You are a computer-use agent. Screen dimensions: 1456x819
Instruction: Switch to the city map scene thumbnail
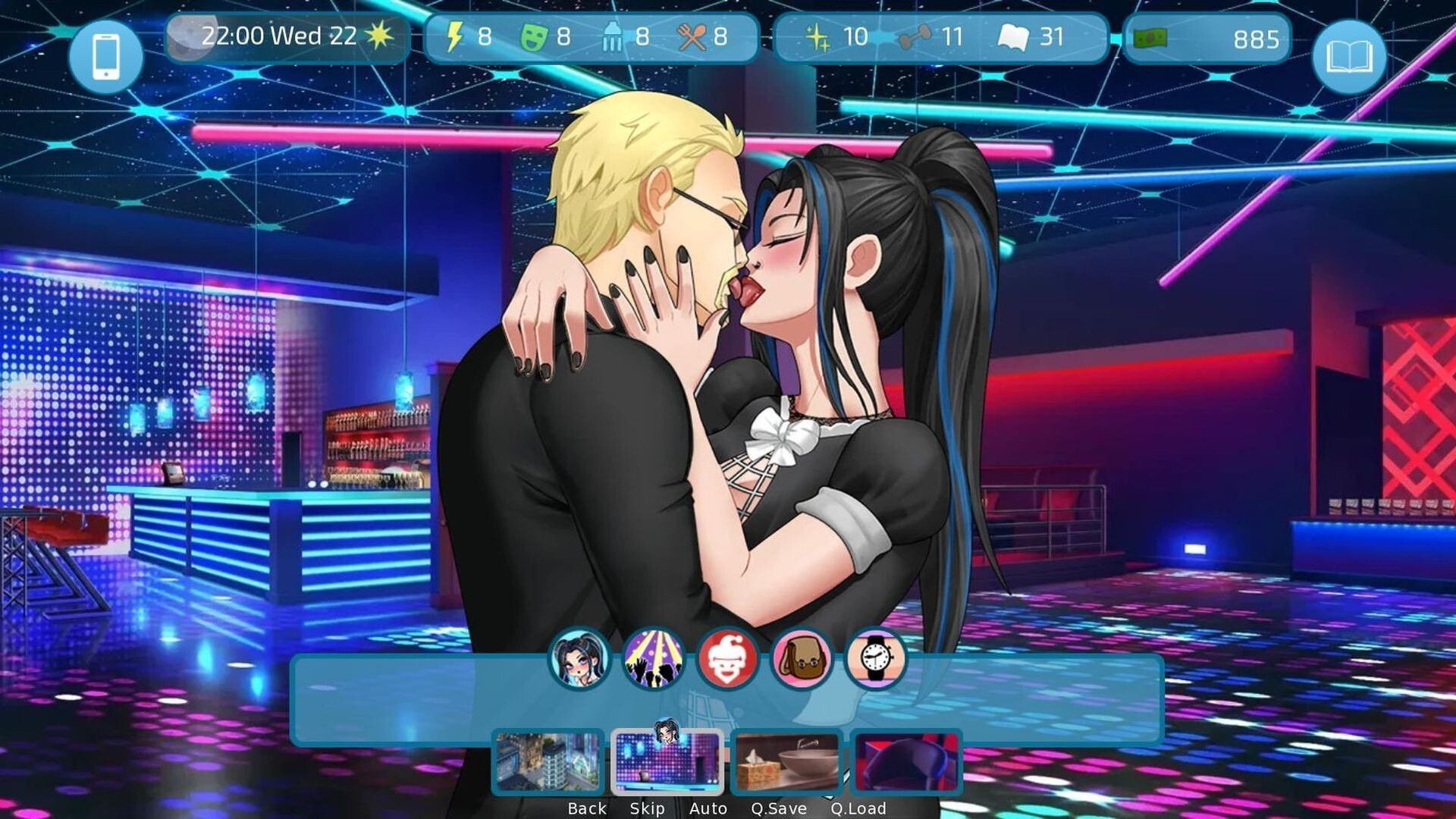click(549, 762)
